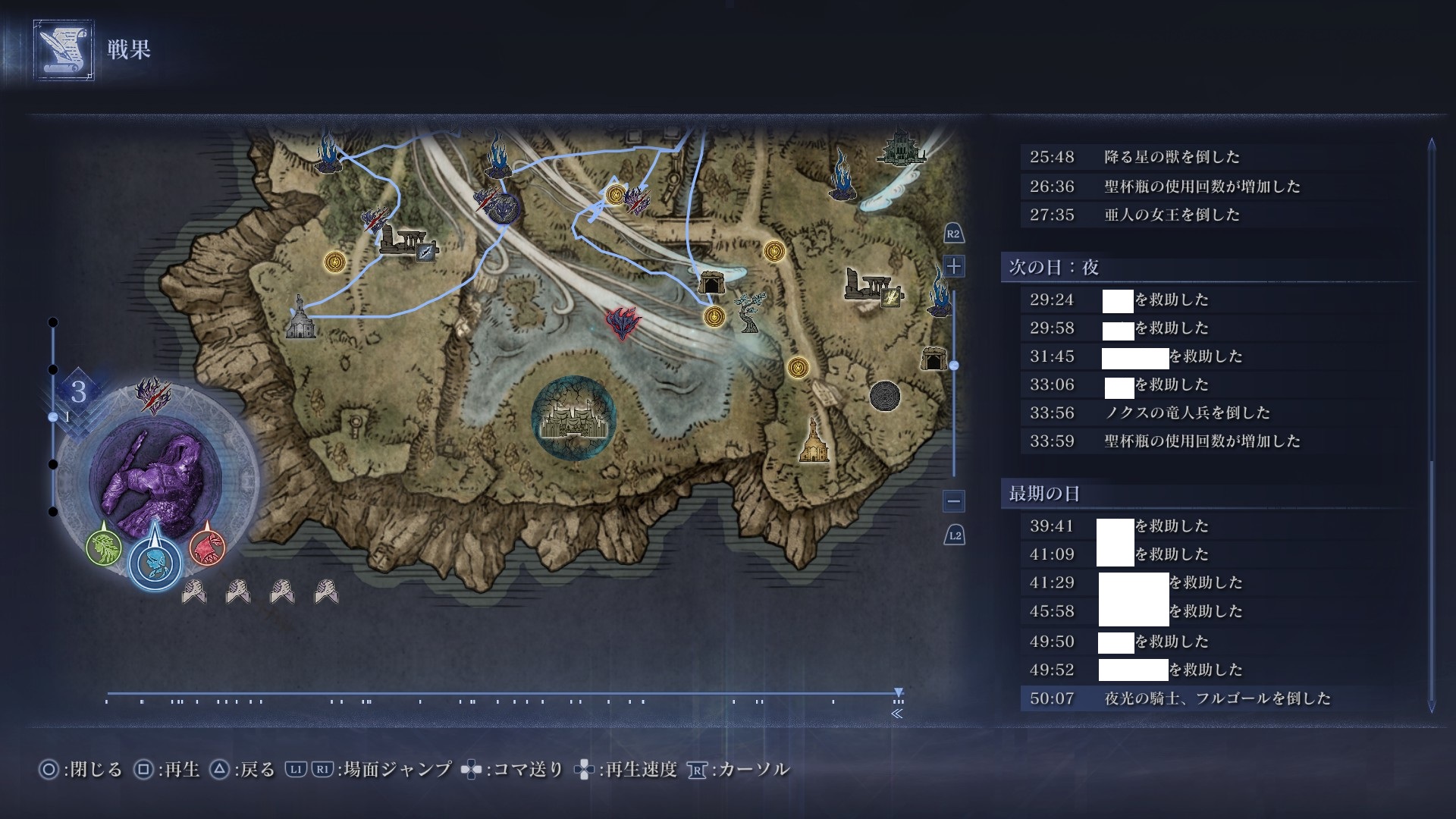Screen dimensions: 1456x819
Task: Zoom out the map with the minus button
Action: pyautogui.click(x=954, y=501)
